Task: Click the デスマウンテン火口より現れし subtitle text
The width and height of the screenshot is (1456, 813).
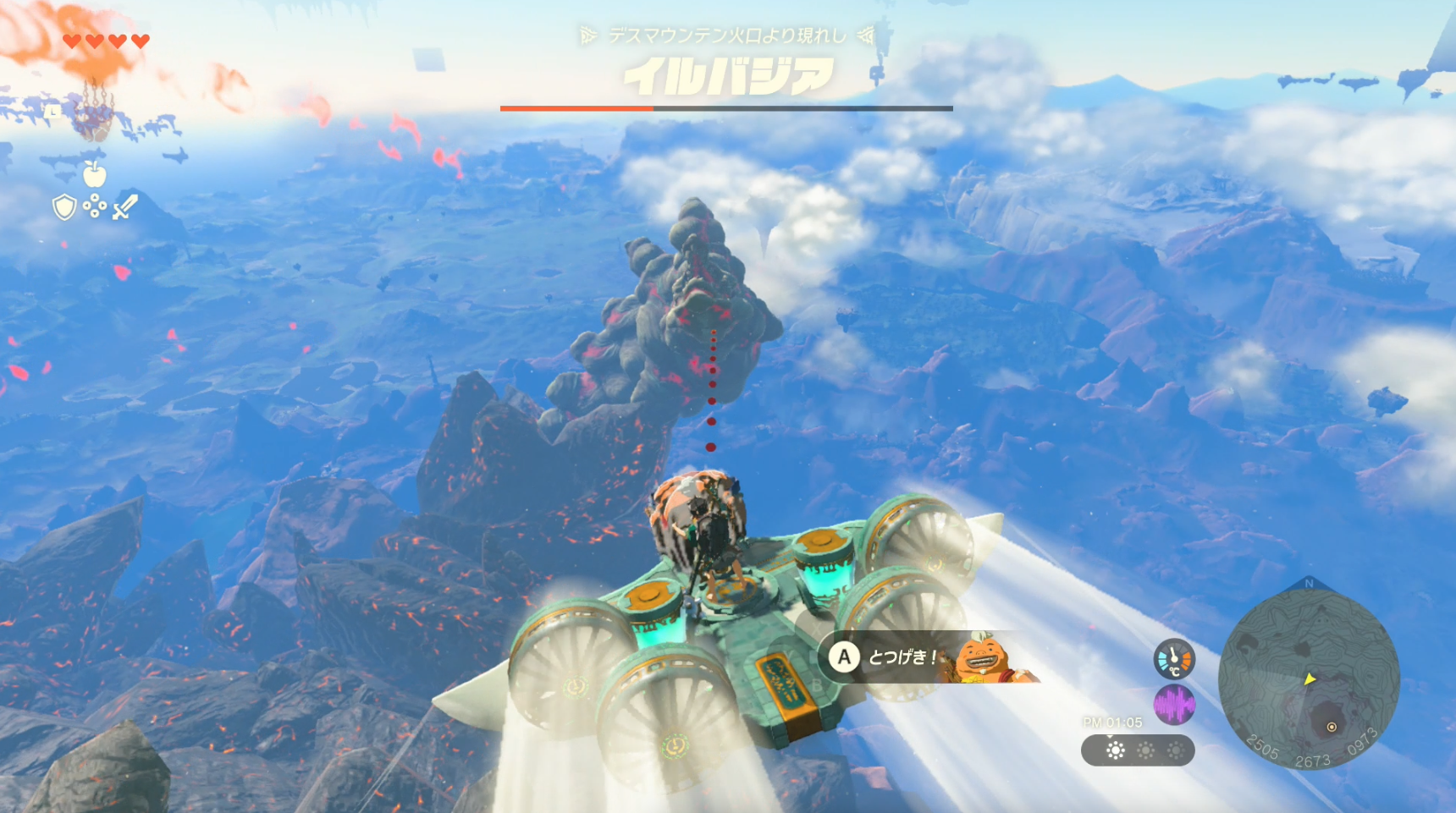Action: [726, 35]
